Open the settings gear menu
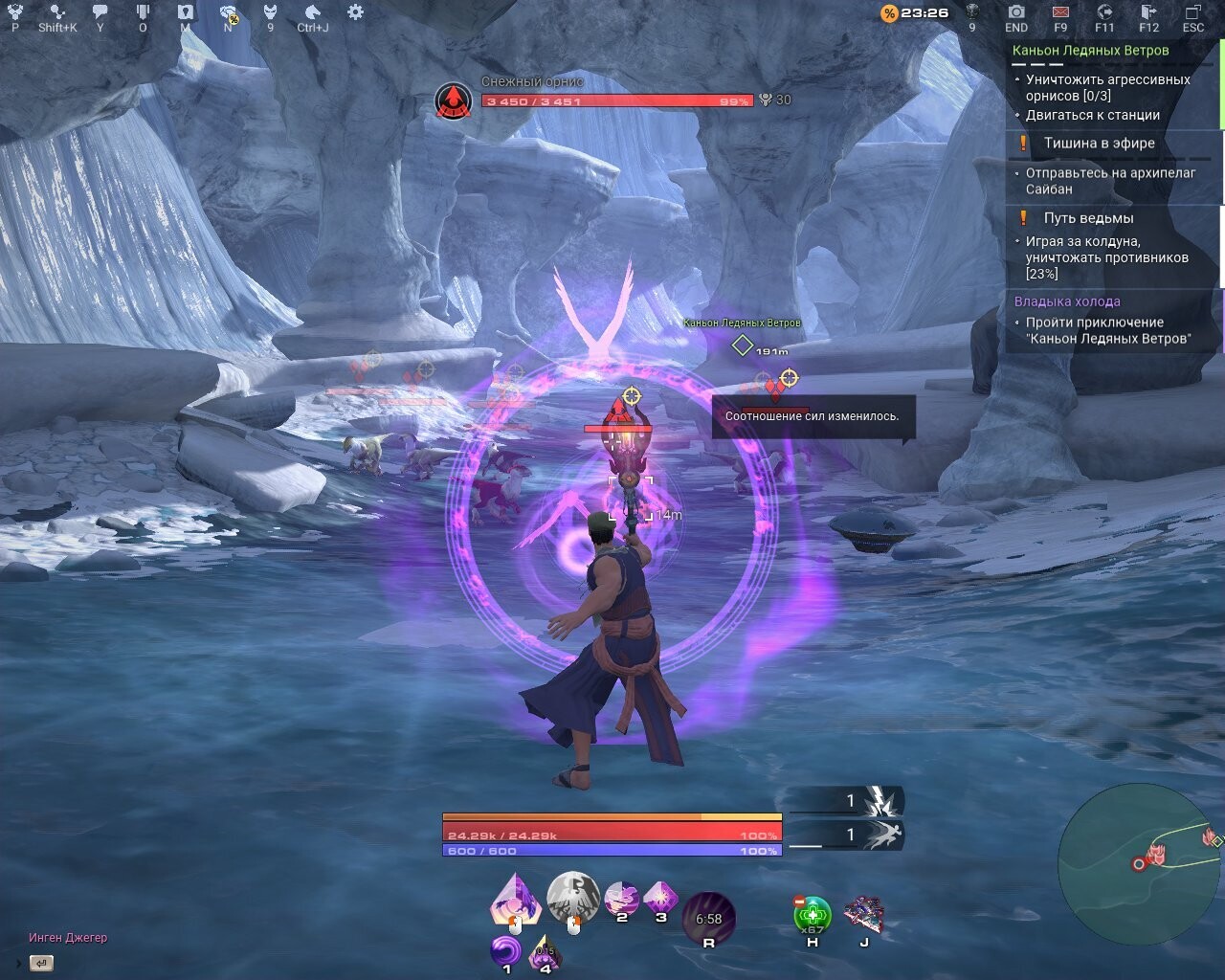 click(355, 12)
